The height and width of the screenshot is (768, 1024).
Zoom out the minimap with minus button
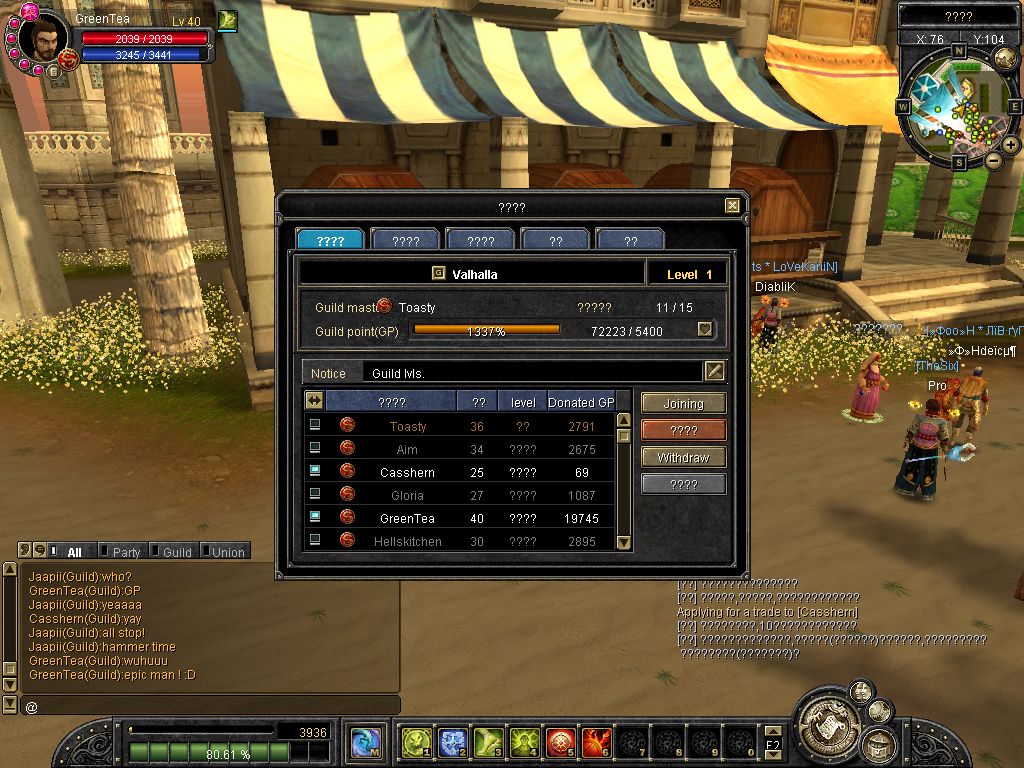point(993,160)
